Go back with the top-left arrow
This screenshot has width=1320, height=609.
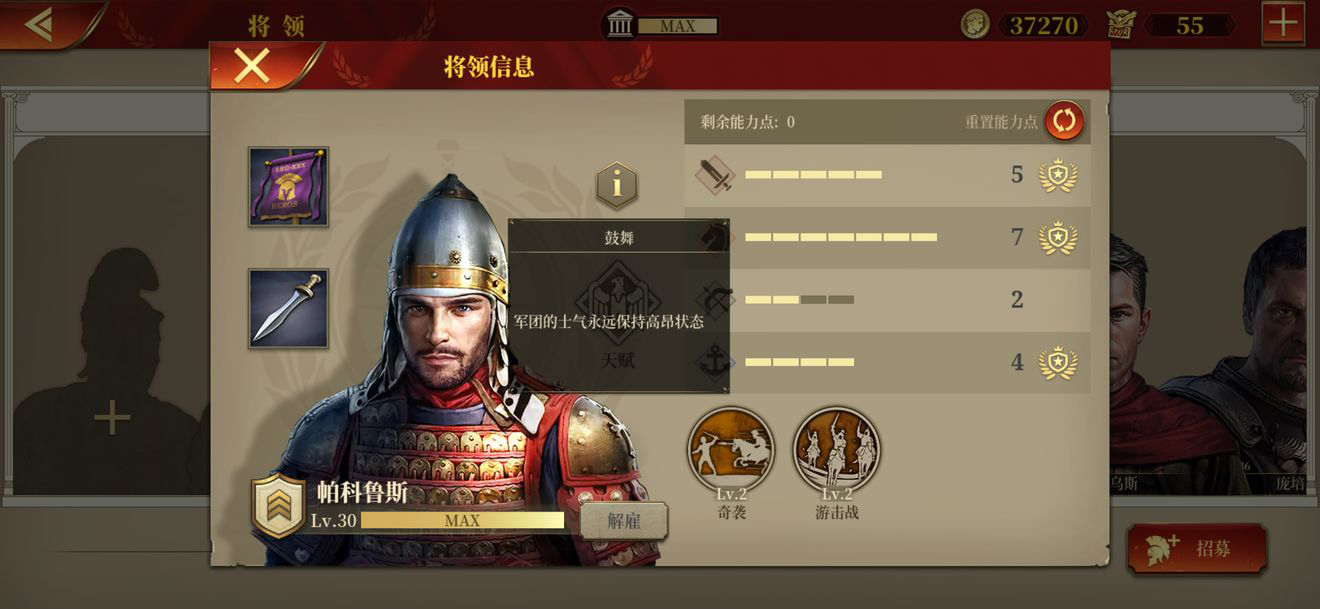point(40,24)
